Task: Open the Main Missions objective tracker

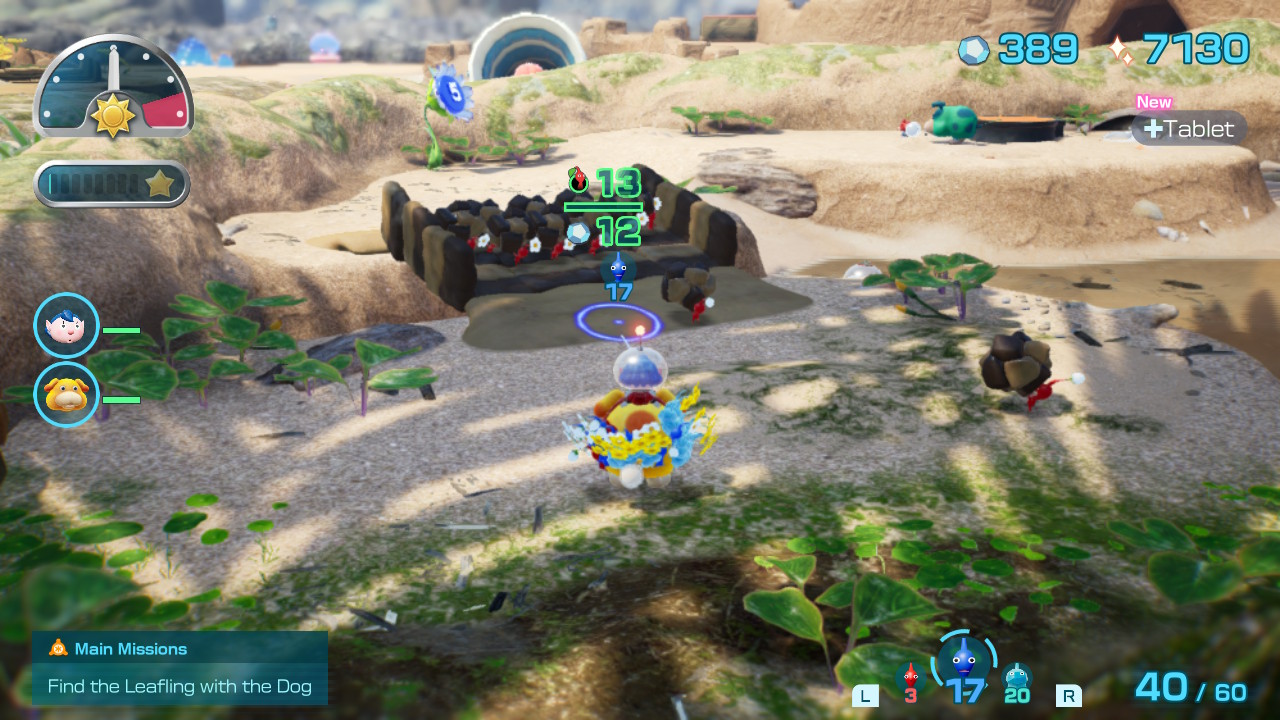Action: point(180,668)
